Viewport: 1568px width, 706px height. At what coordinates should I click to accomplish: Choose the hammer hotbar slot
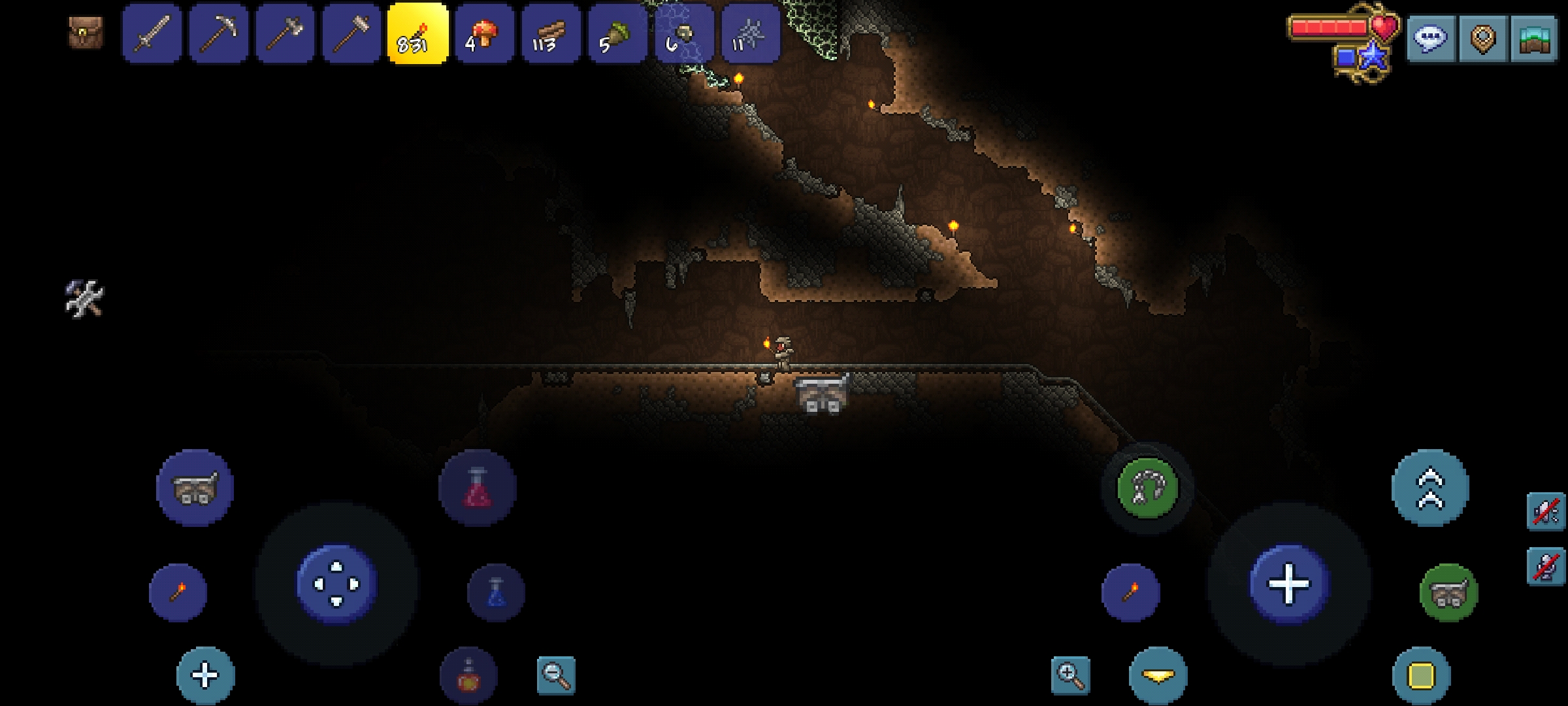pyautogui.click(x=351, y=34)
